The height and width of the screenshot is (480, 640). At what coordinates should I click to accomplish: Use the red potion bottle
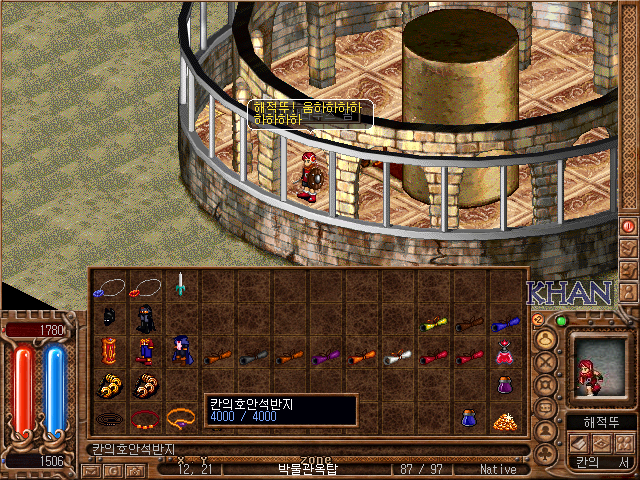click(x=504, y=352)
